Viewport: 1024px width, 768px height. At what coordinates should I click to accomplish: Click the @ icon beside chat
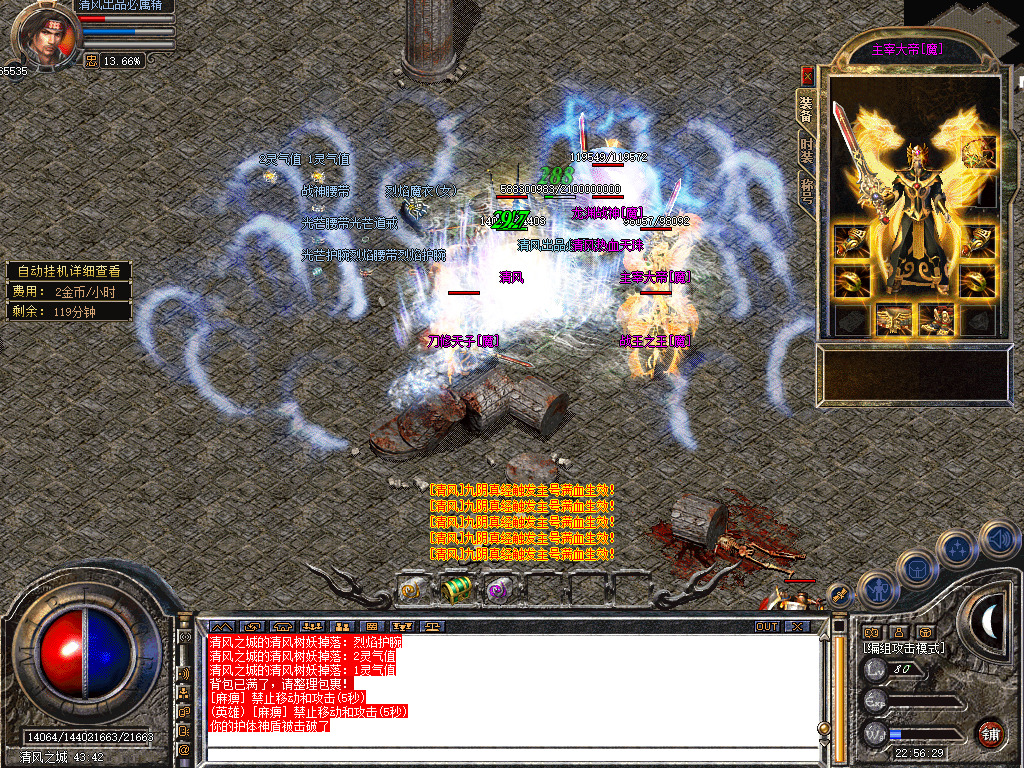coord(185,749)
